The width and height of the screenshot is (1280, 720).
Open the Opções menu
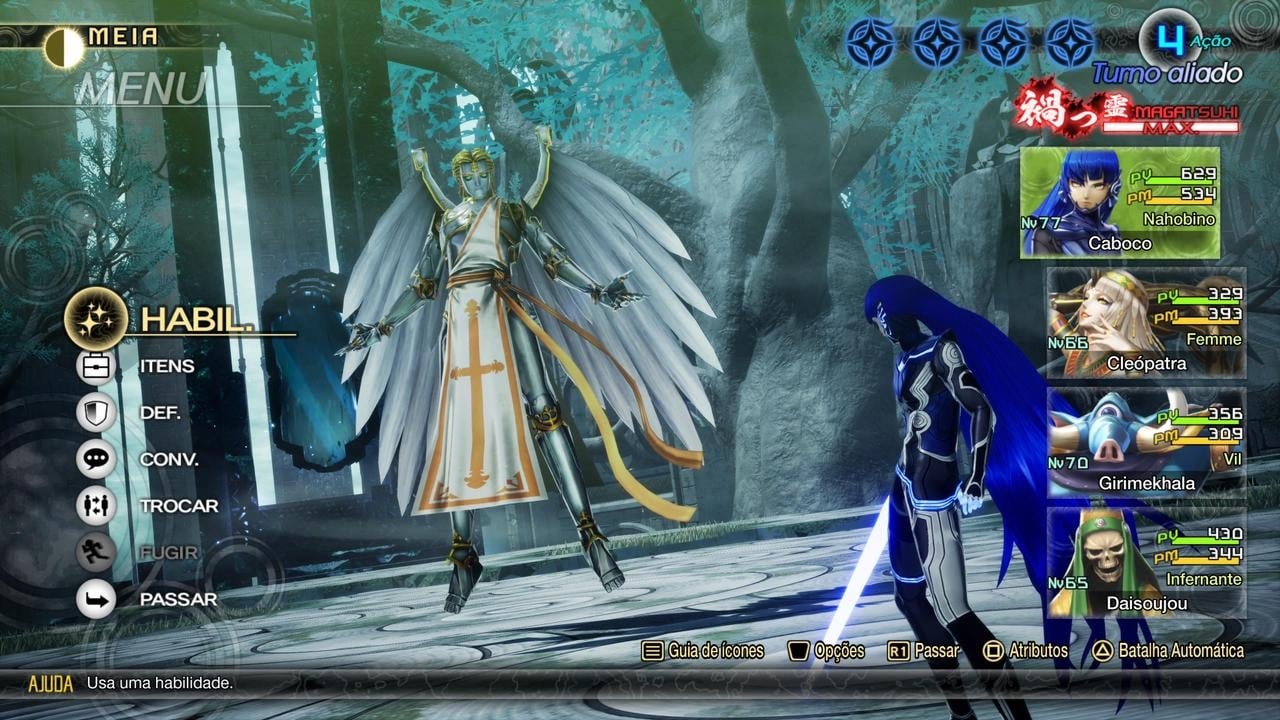[x=826, y=651]
